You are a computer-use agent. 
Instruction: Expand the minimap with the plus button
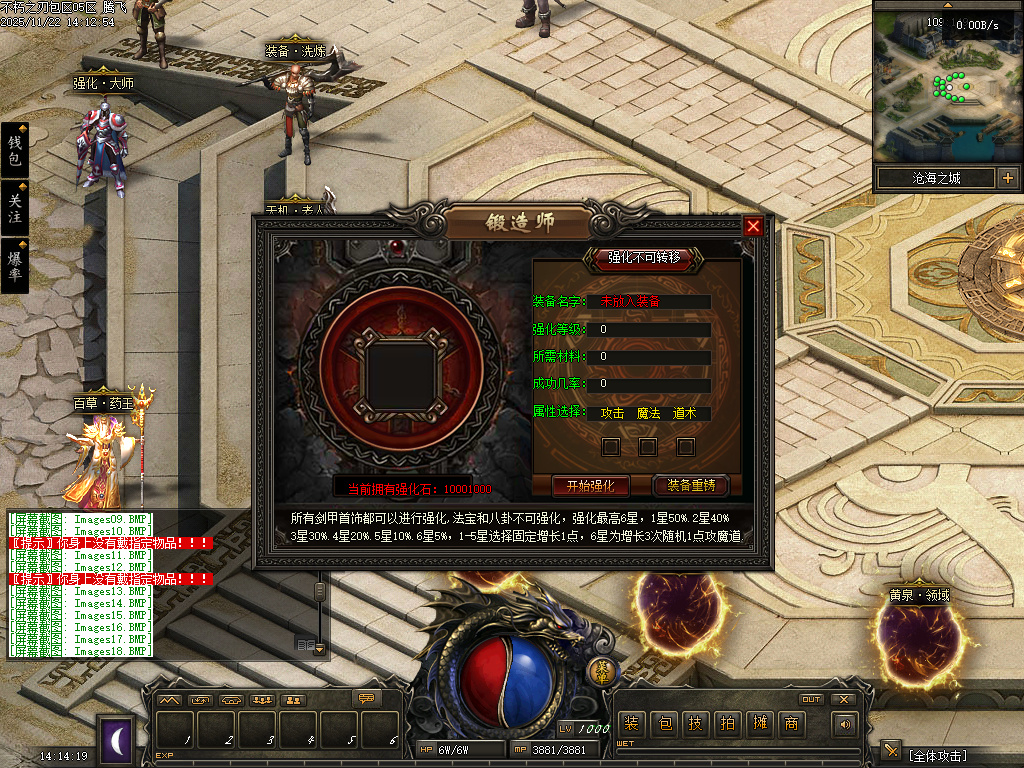(1007, 179)
